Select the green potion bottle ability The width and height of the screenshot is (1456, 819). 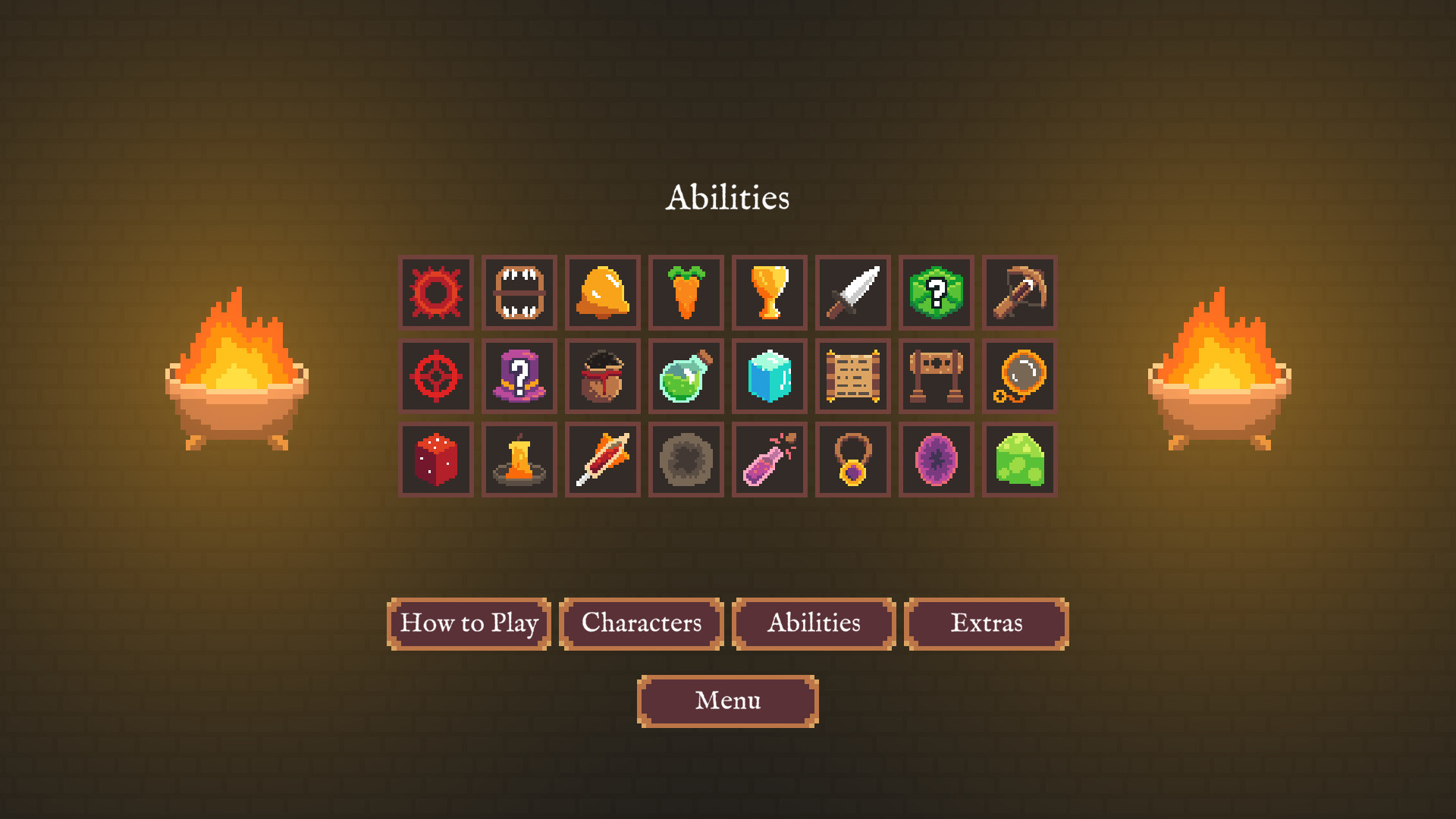[686, 376]
